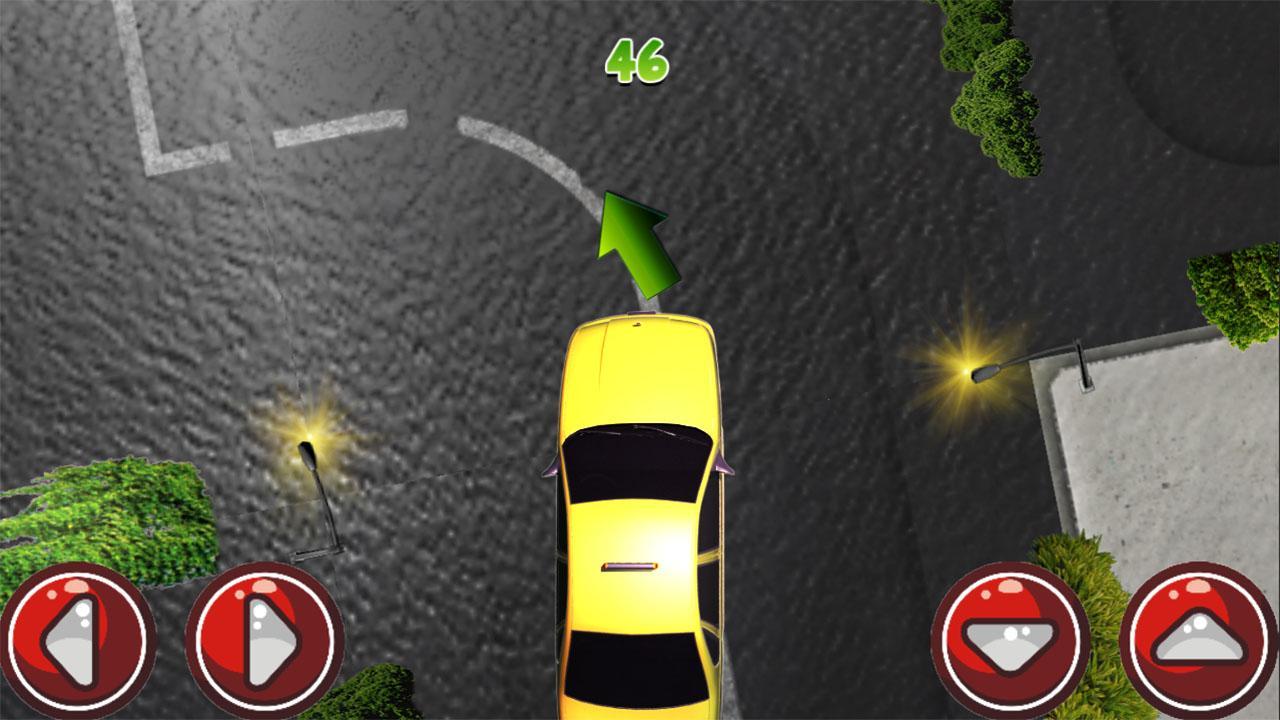This screenshot has height=720, width=1280.
Task: Hit the accelerate up-arrow button
Action: click(x=1200, y=641)
